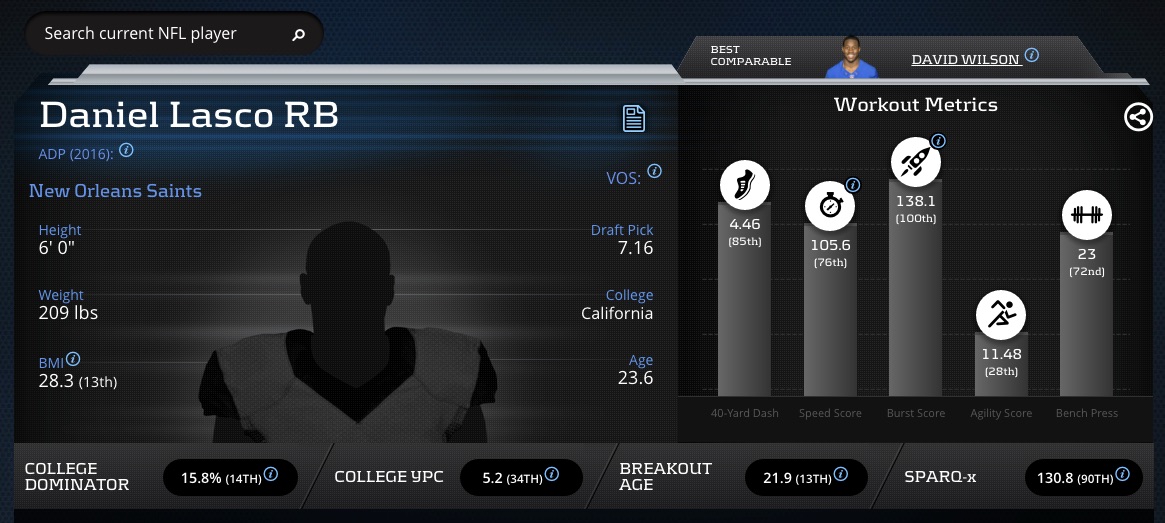Select the Bench Press barbell icon
The width and height of the screenshot is (1165, 523).
click(x=1086, y=215)
